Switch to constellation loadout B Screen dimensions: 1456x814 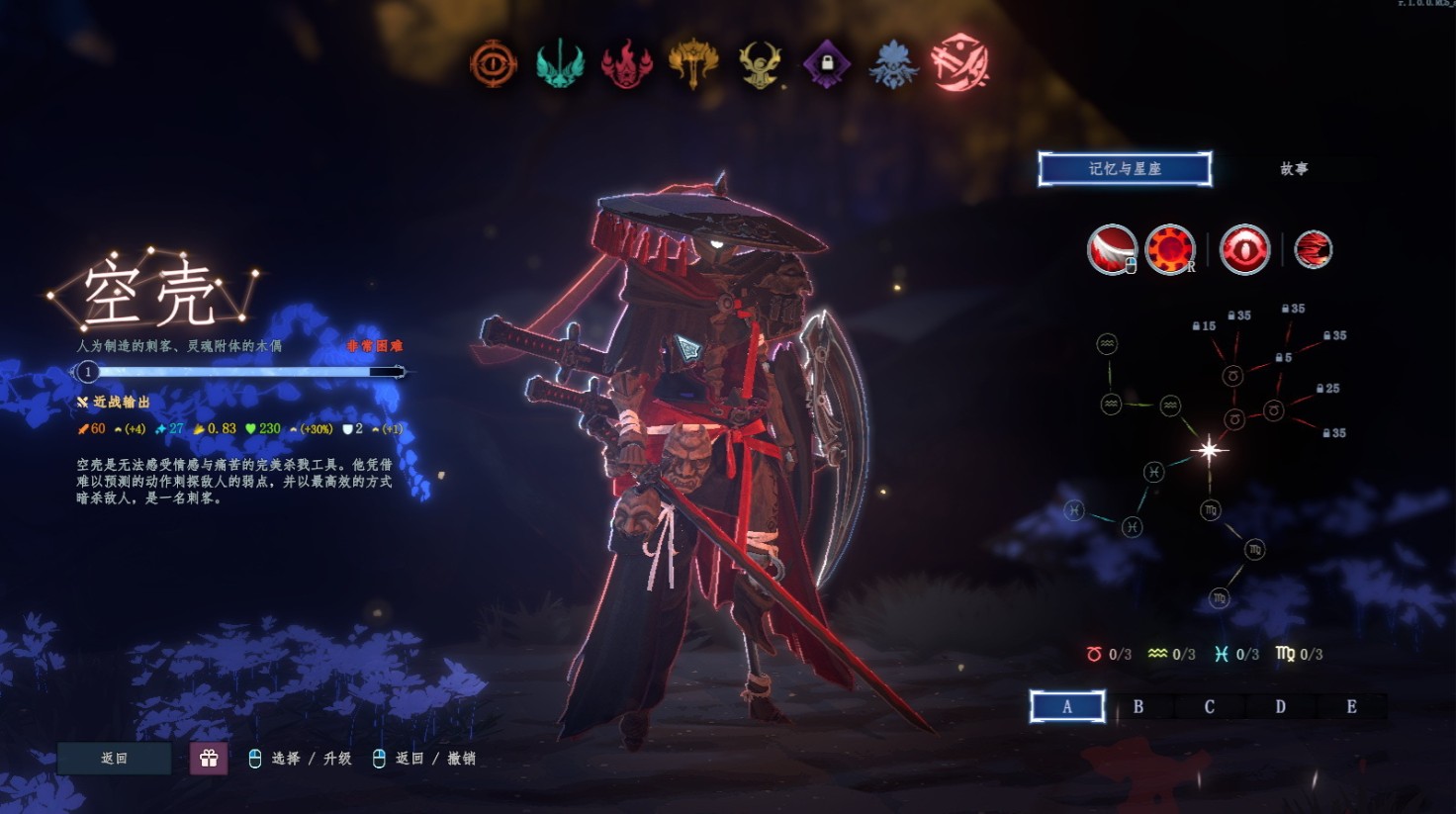[x=1138, y=706]
